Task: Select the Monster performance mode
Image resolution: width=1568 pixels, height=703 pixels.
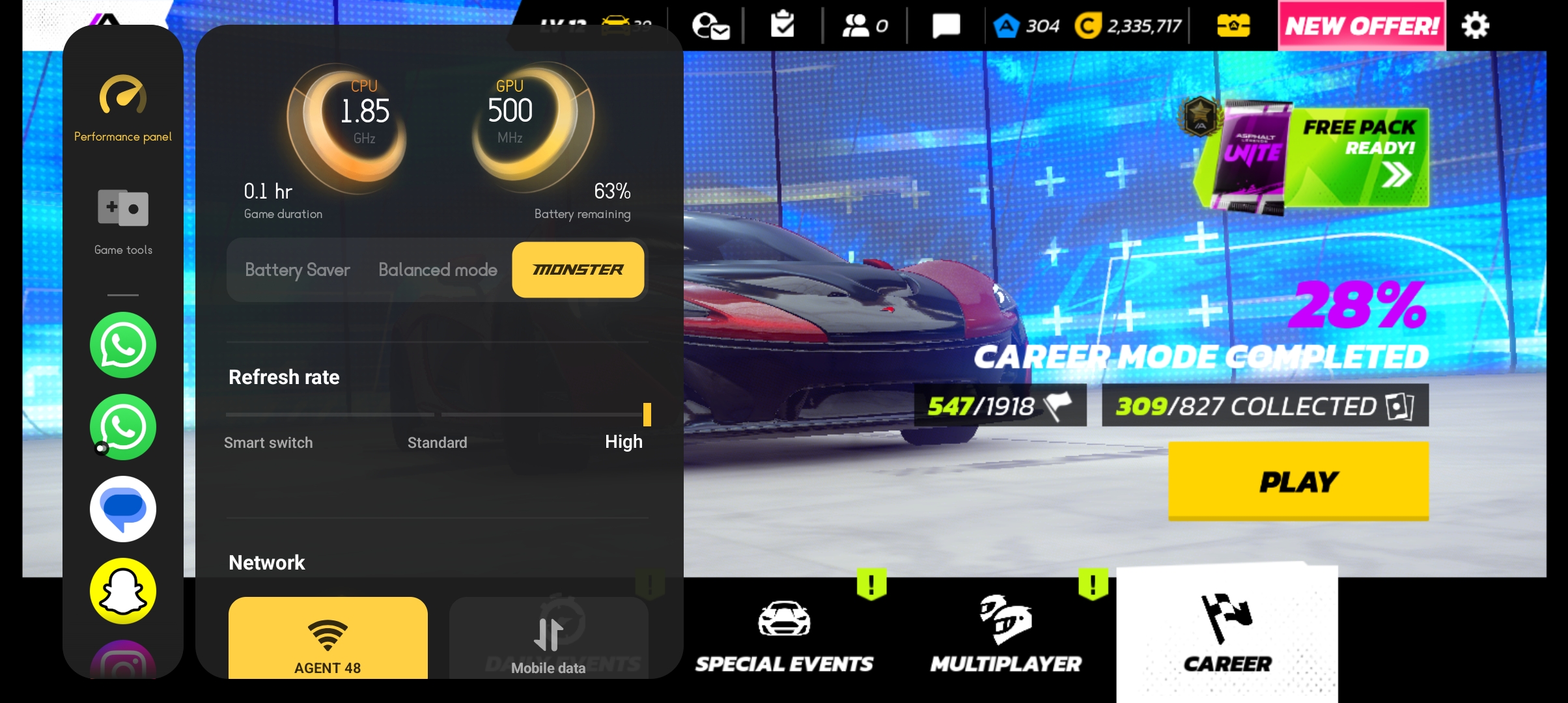Action: point(578,269)
